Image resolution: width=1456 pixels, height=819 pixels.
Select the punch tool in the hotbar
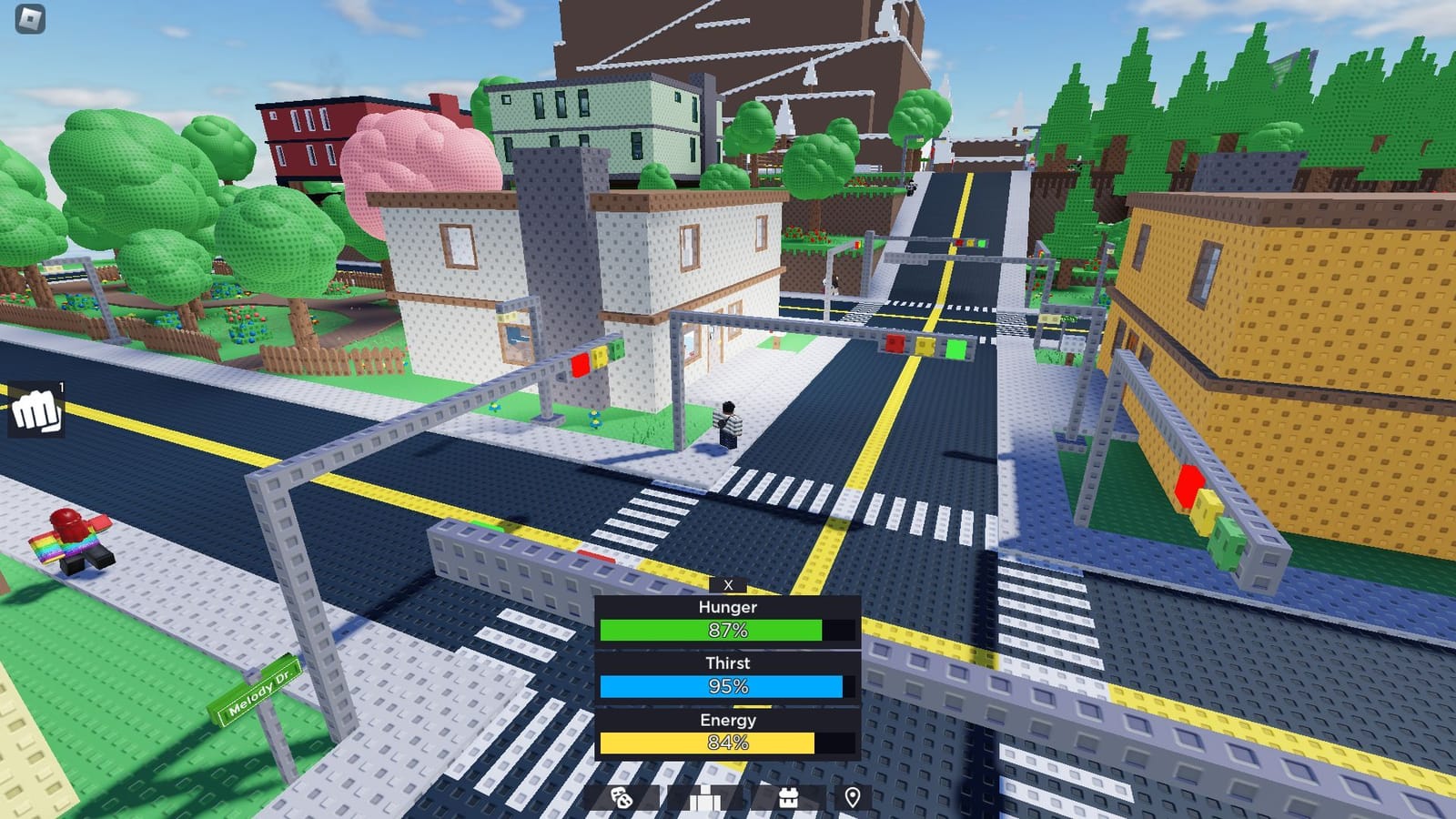coord(36,409)
